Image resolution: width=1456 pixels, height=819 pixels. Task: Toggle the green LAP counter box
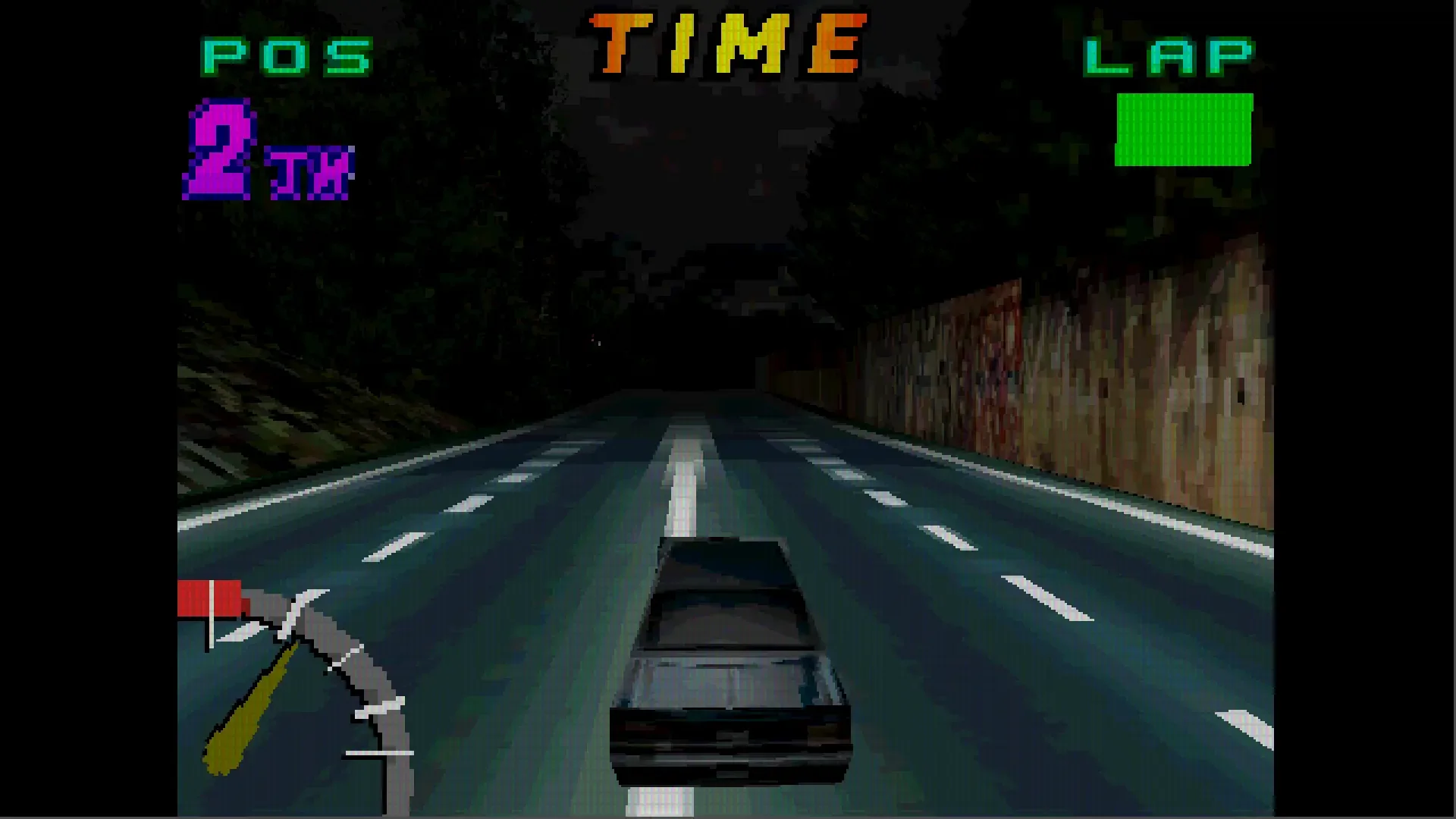(x=1183, y=129)
